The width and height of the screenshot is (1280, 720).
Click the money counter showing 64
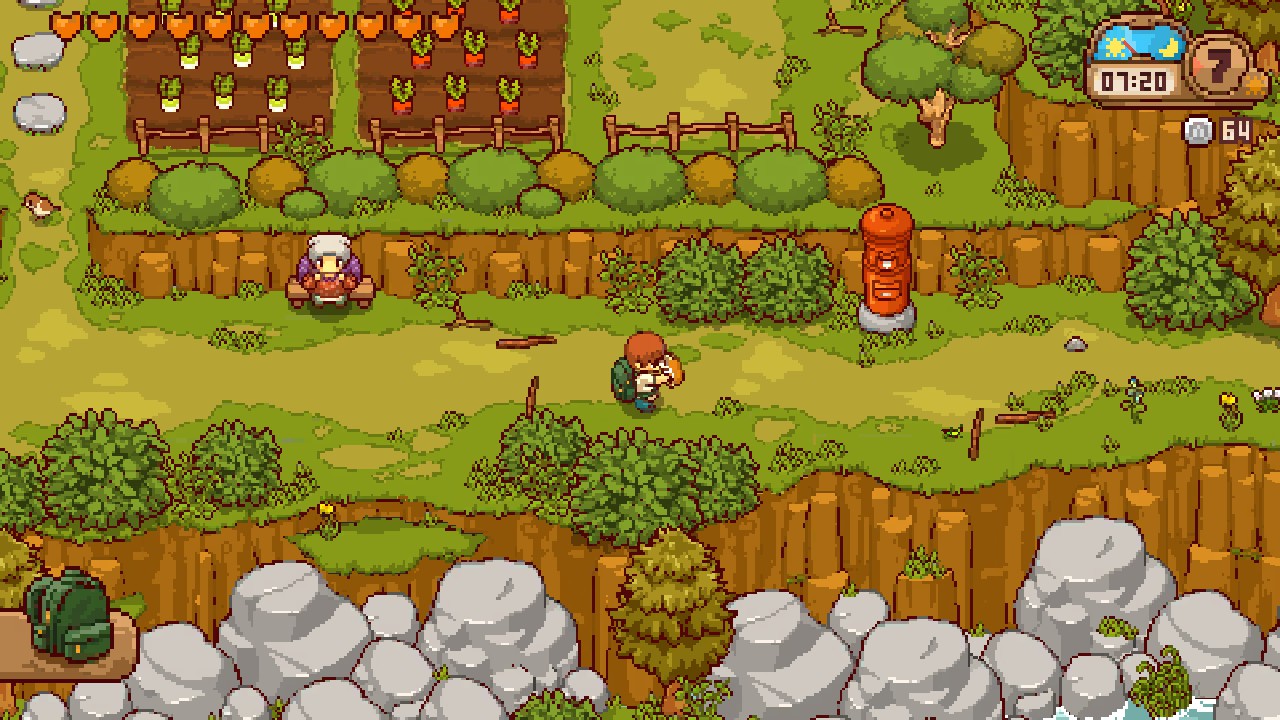[1234, 131]
